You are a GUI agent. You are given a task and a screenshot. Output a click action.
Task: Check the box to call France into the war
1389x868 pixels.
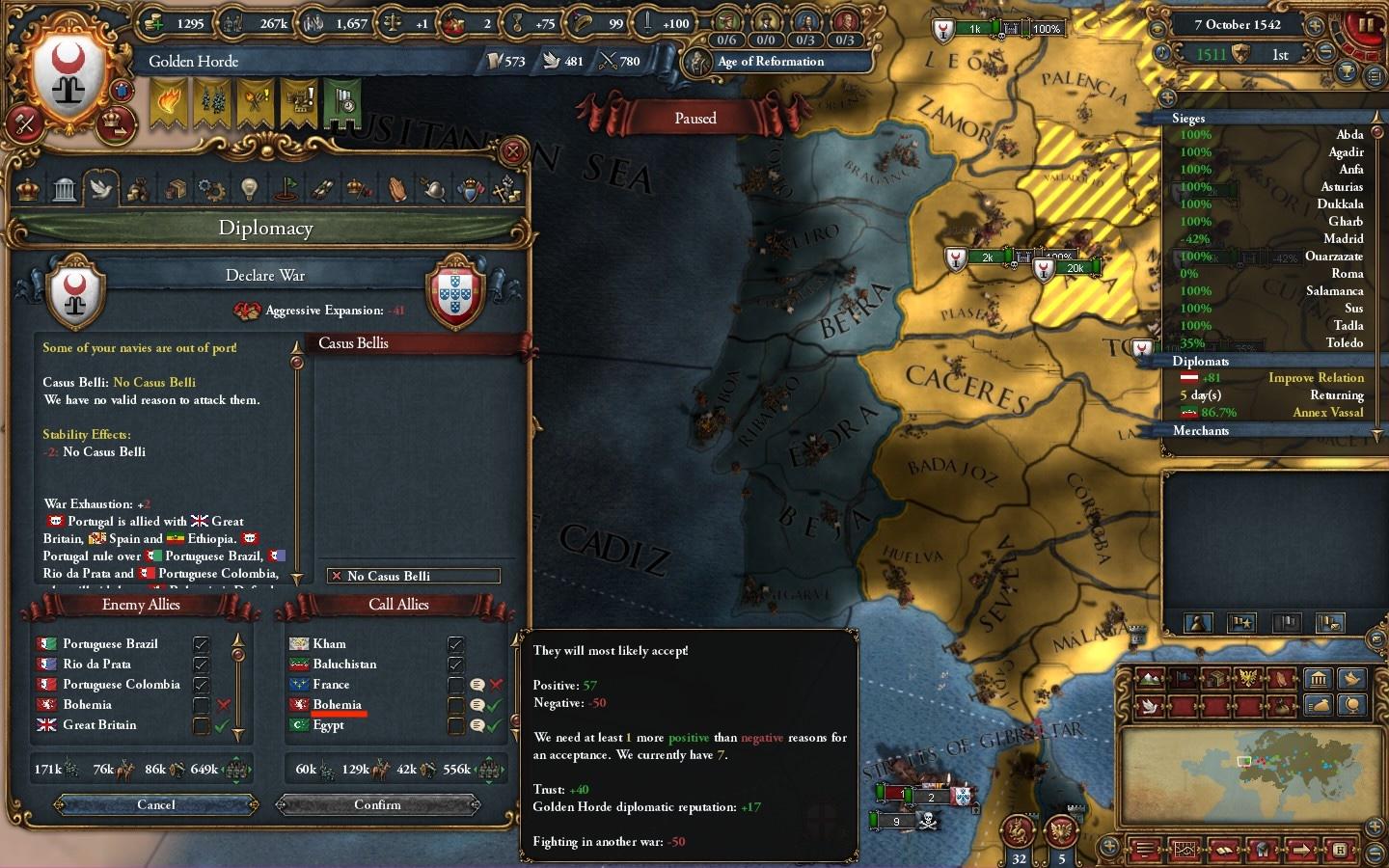453,684
